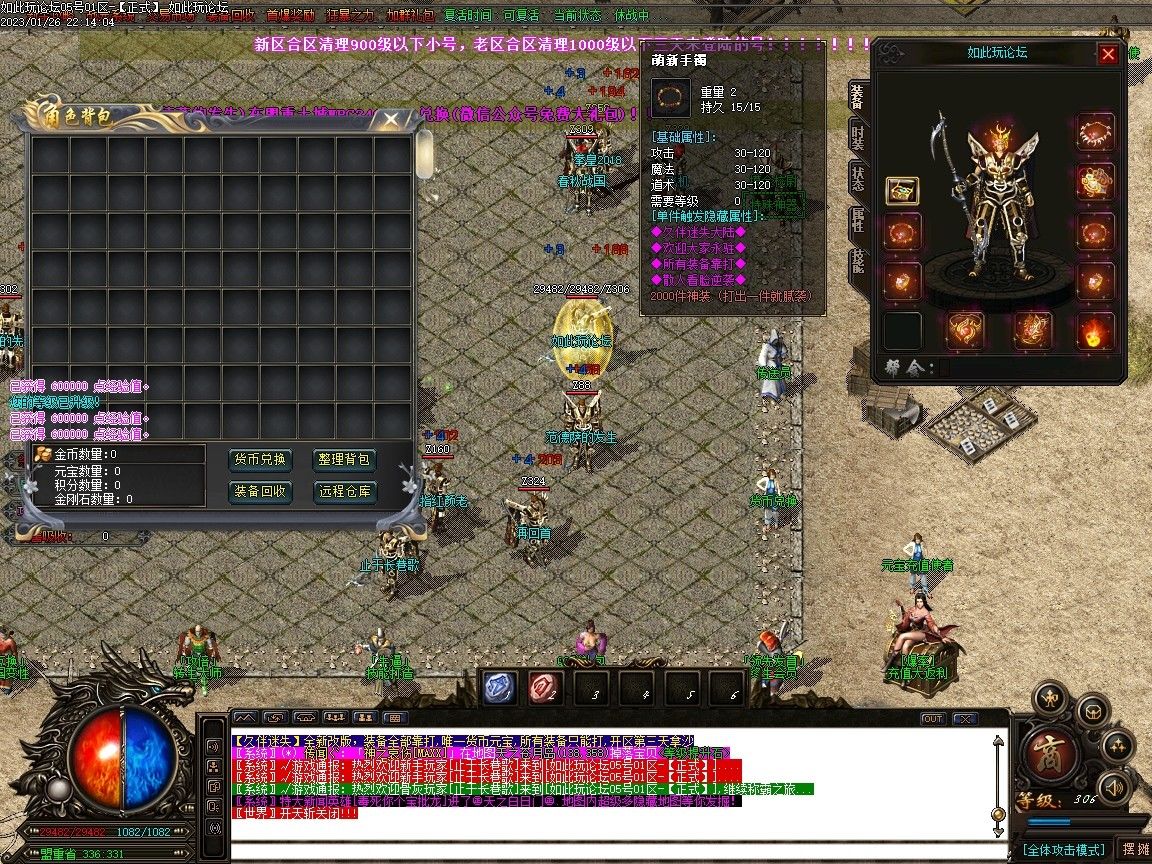
Task: Open 装备回收 equipment recycling
Action: [x=261, y=491]
